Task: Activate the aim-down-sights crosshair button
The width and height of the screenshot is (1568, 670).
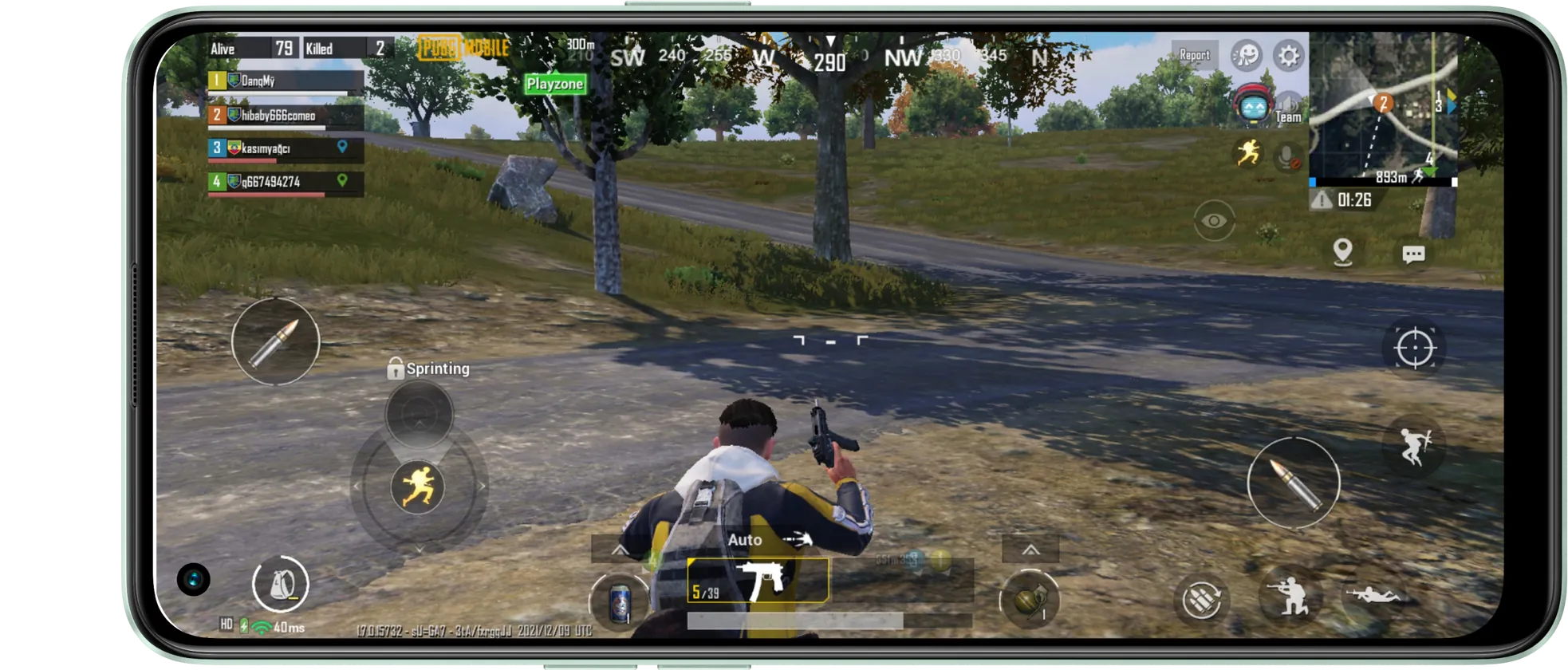Action: (1414, 349)
